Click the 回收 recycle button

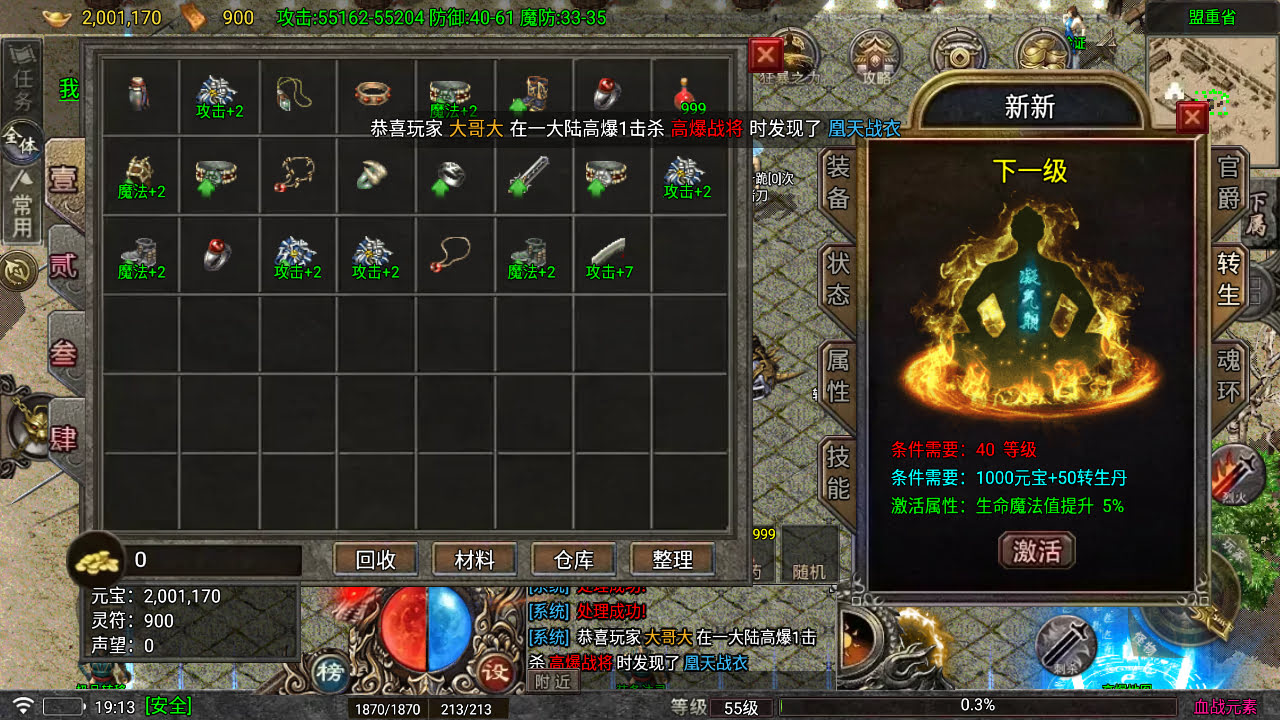[x=376, y=560]
